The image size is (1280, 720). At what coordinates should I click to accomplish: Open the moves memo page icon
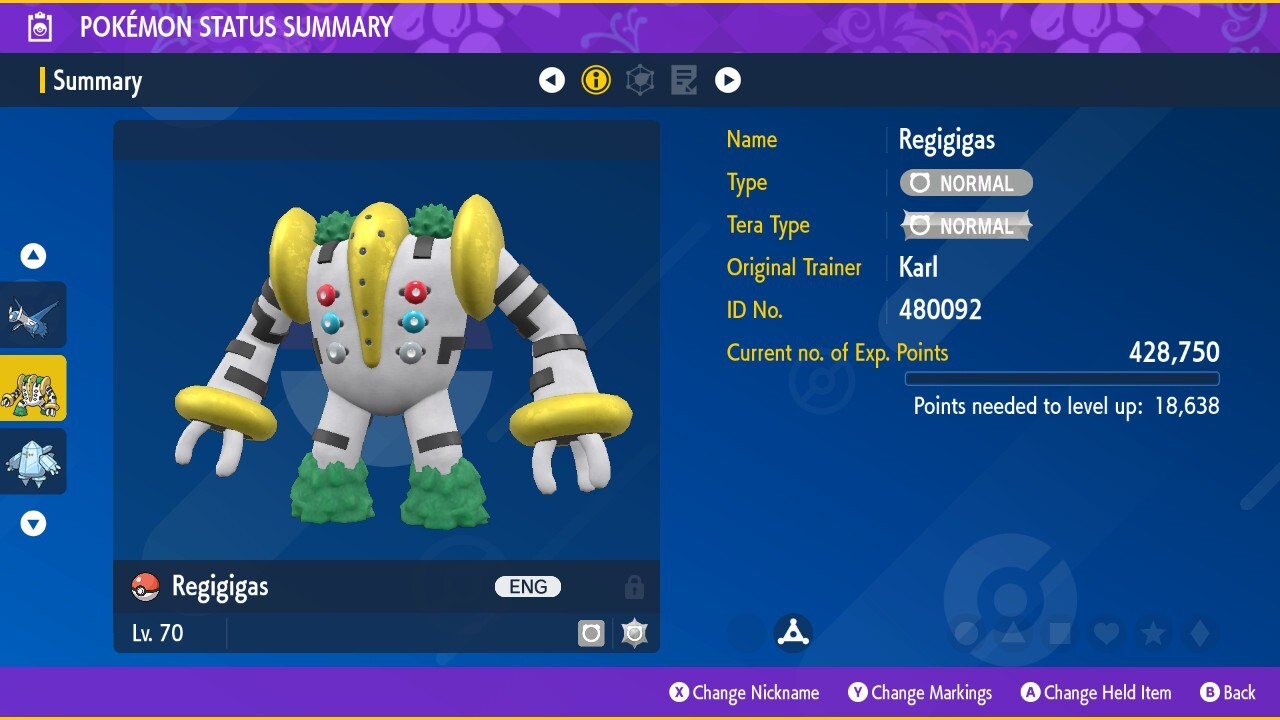point(683,80)
